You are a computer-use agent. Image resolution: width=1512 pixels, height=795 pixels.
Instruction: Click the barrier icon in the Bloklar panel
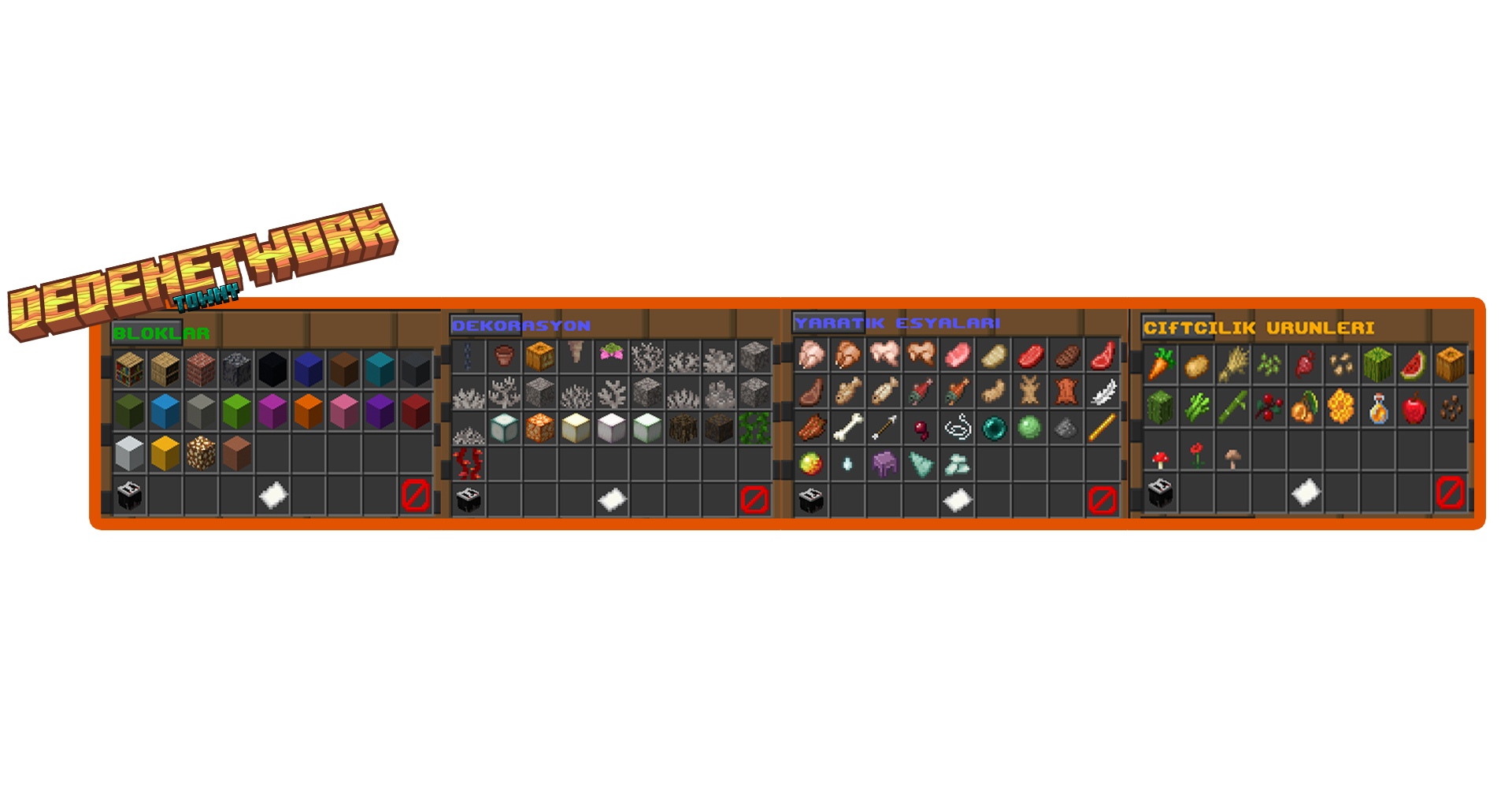(415, 495)
